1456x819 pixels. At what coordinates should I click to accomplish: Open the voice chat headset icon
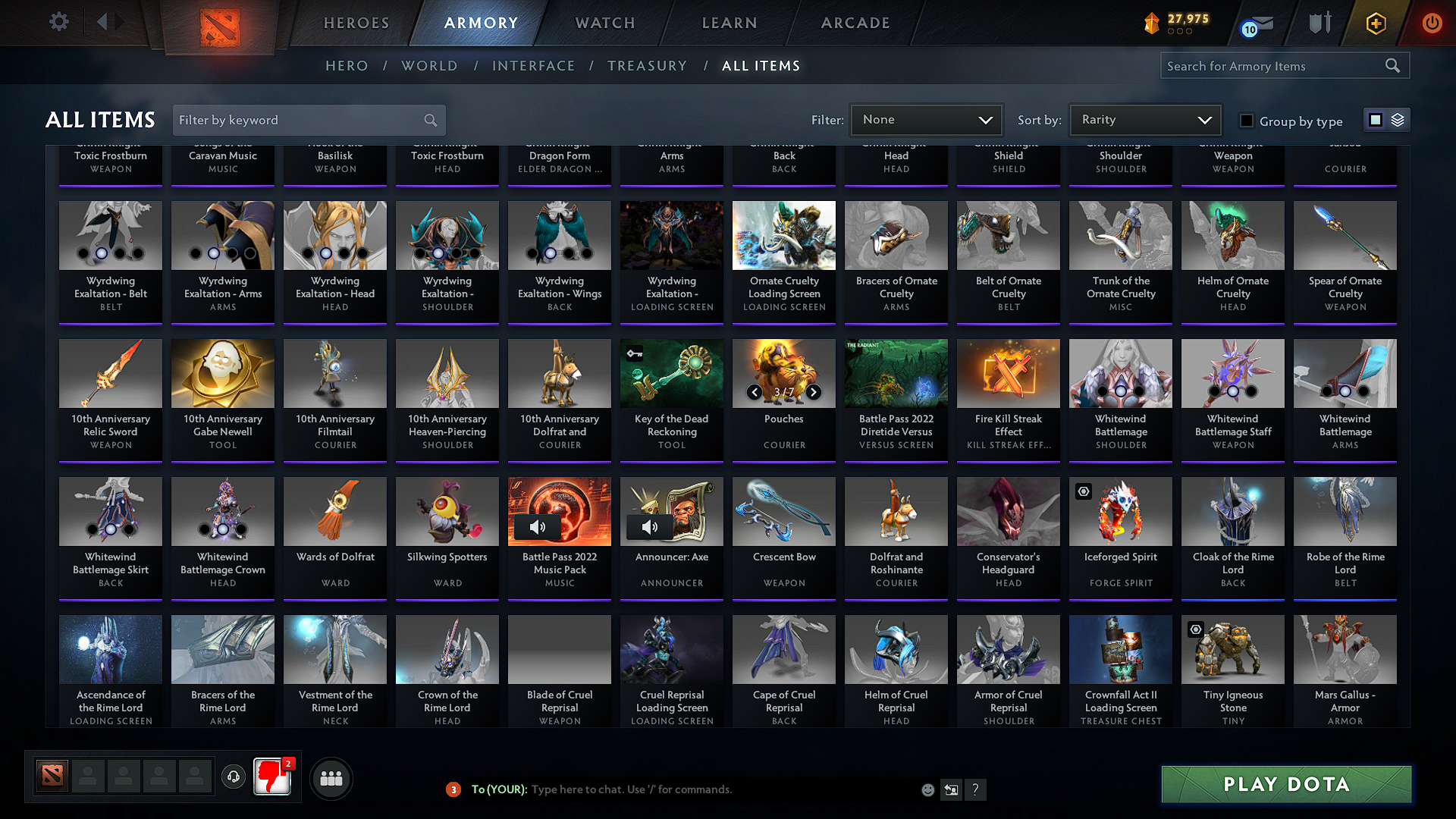[x=233, y=777]
